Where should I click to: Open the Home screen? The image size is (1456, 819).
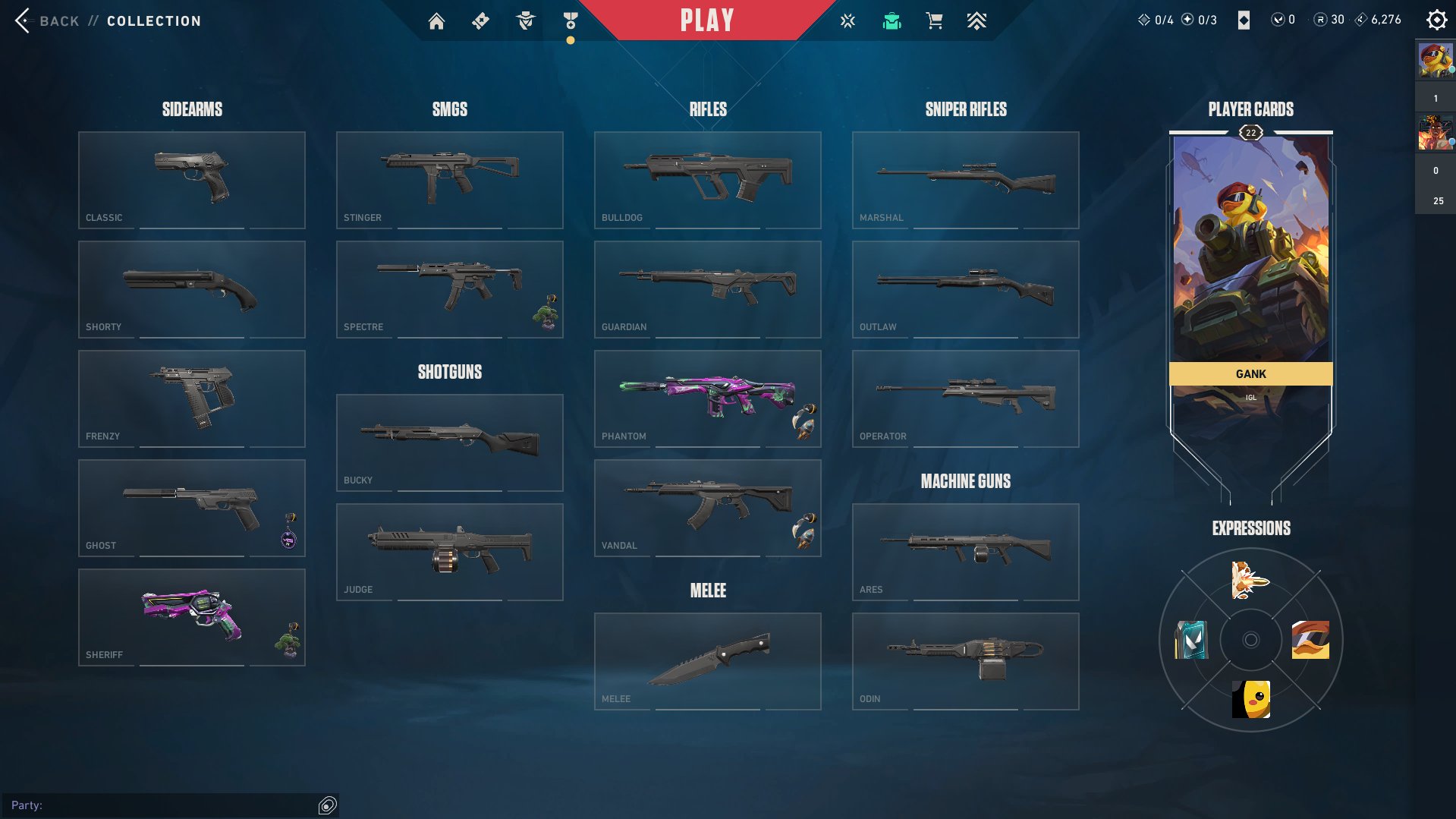pos(437,20)
